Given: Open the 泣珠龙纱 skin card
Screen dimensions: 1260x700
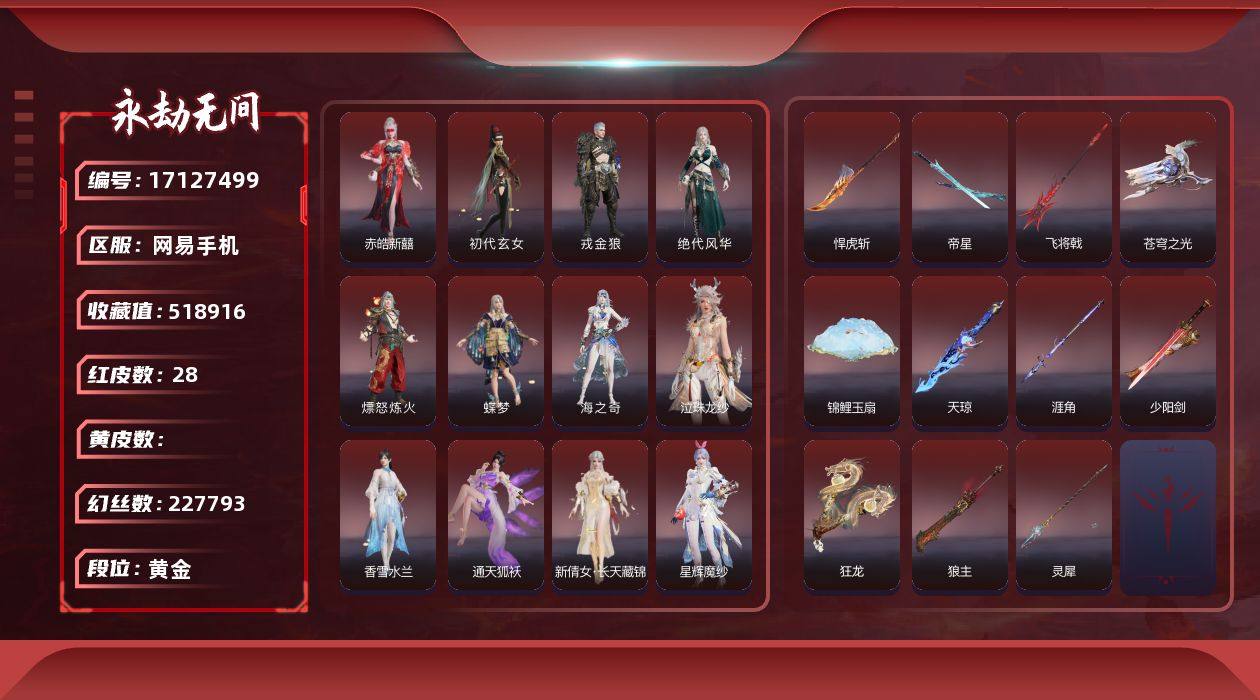Looking at the screenshot, I should pos(704,351).
